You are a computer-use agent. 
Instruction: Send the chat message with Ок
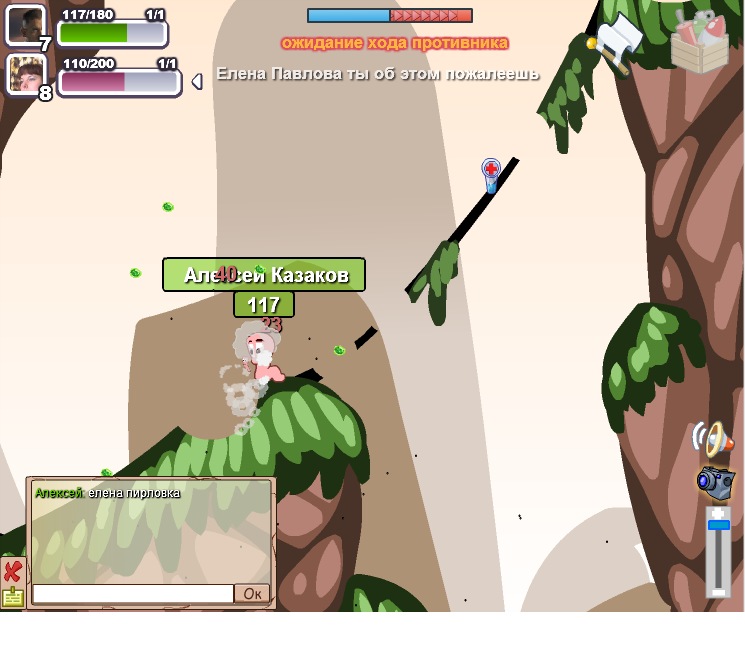point(252,594)
